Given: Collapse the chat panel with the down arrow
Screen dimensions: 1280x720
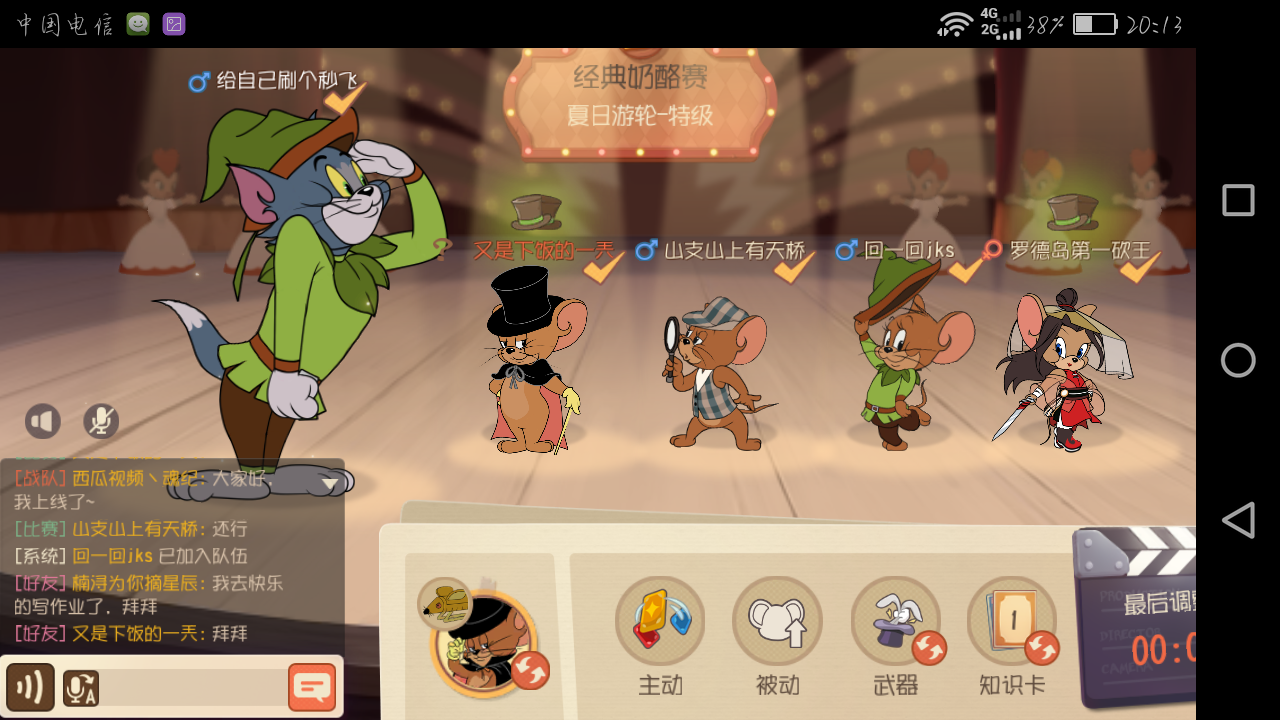Looking at the screenshot, I should 331,484.
